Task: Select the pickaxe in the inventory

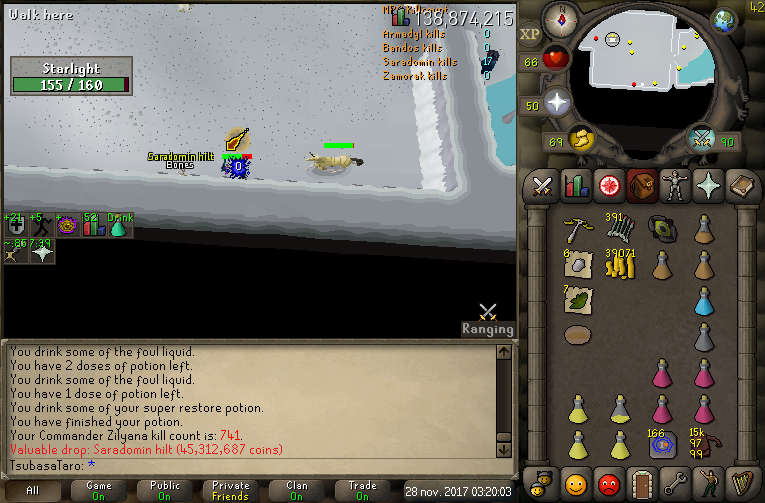Action: (578, 228)
